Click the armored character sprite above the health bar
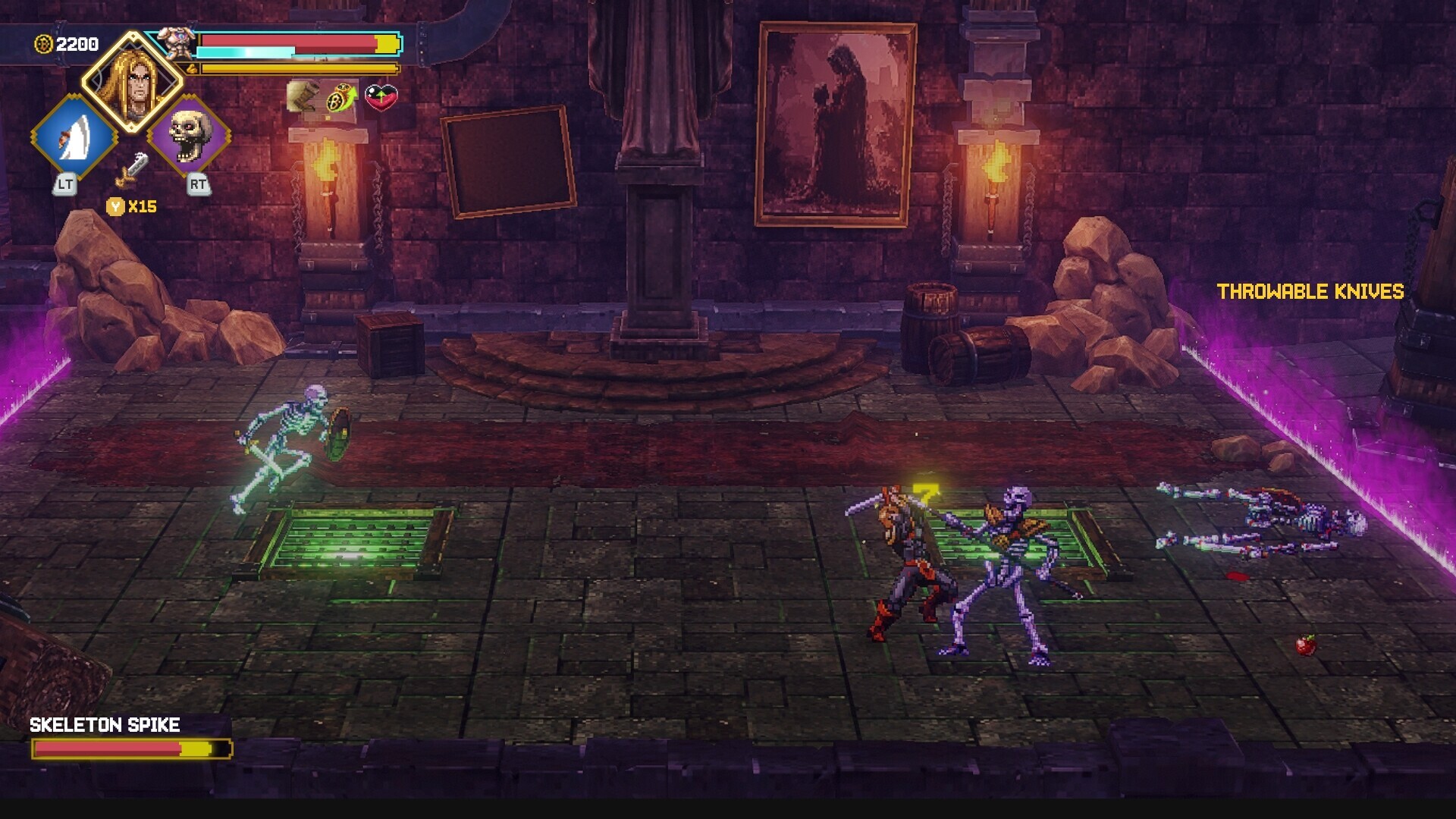 (177, 42)
